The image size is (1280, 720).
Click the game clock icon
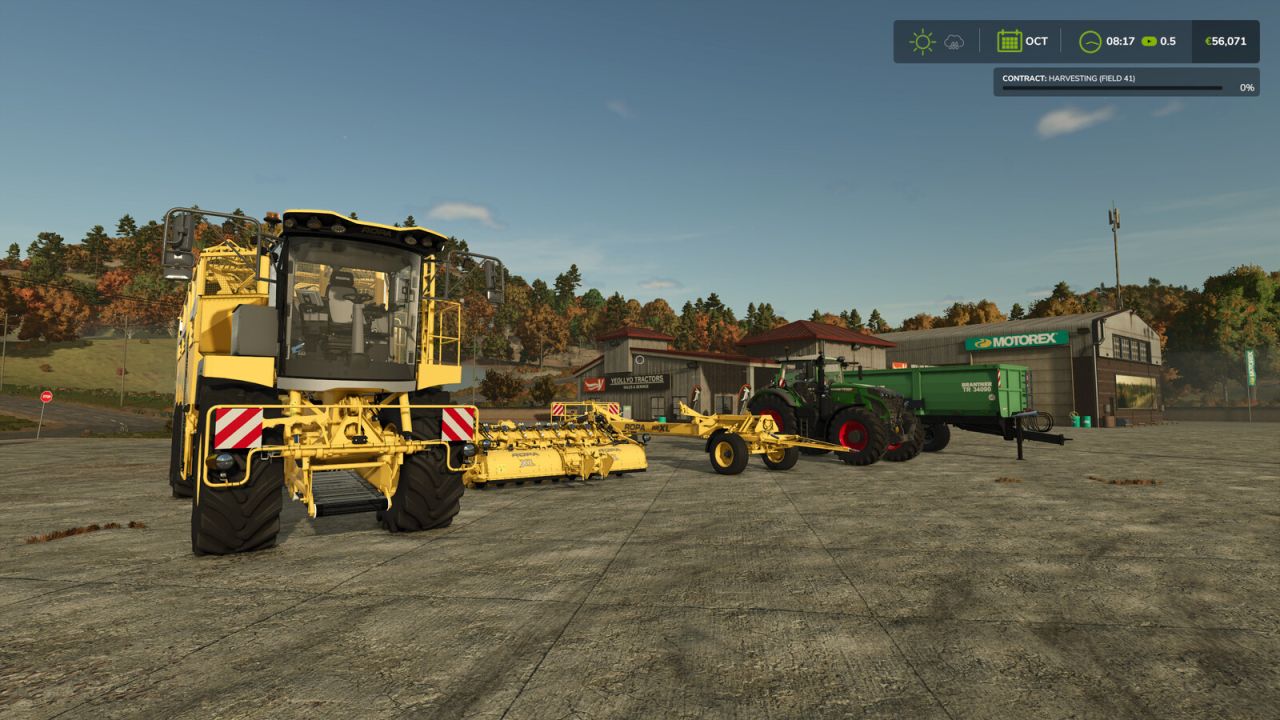coord(1090,42)
